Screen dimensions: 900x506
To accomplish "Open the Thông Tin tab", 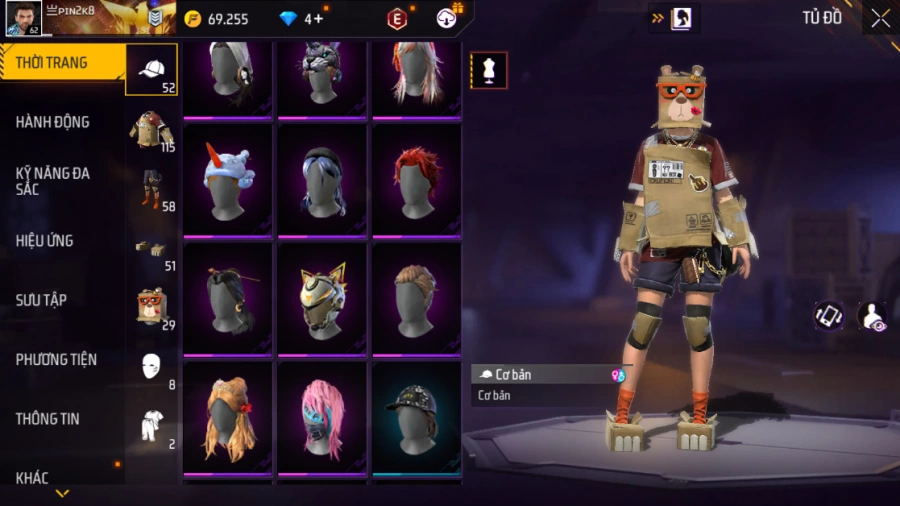I will 47,419.
